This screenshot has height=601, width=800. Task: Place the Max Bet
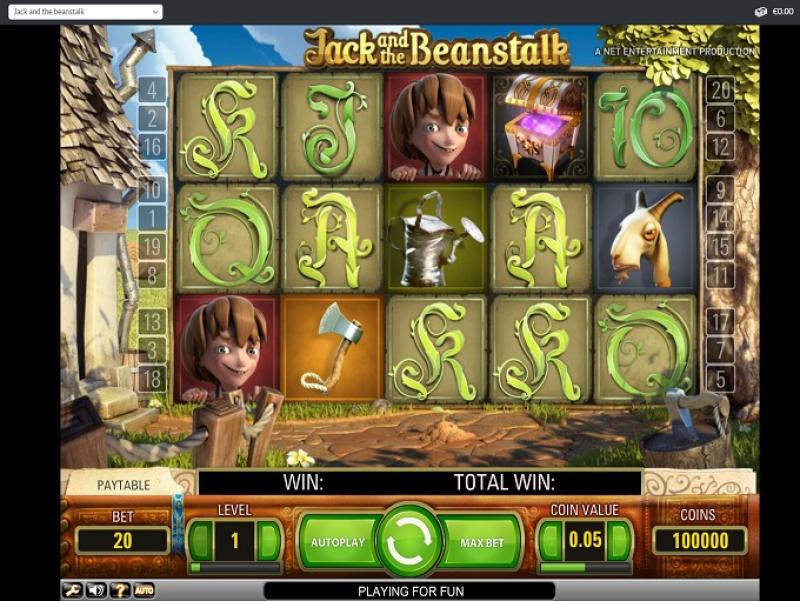(483, 542)
